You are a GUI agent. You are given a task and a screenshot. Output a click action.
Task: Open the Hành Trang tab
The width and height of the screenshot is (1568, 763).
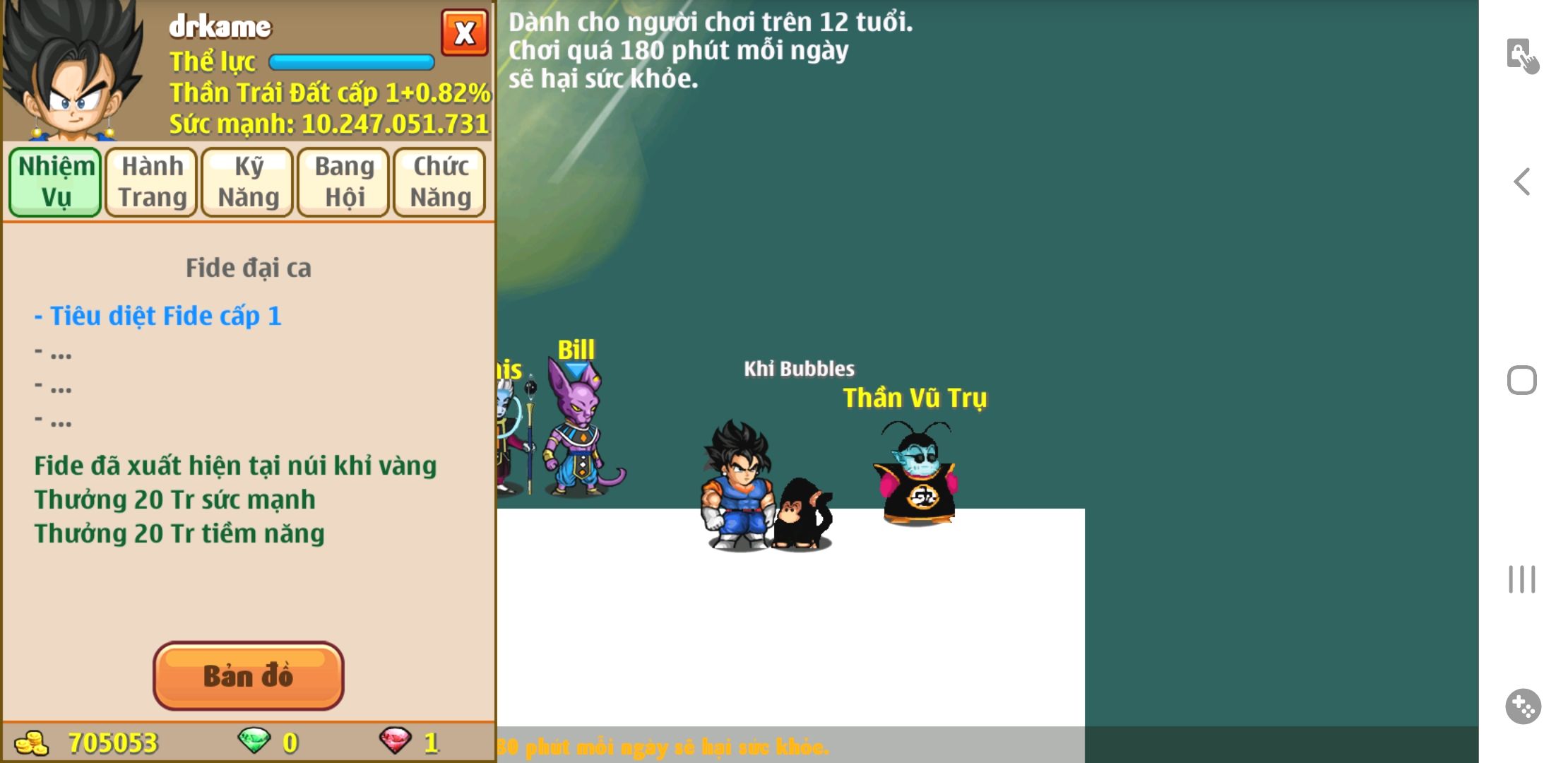[x=152, y=182]
